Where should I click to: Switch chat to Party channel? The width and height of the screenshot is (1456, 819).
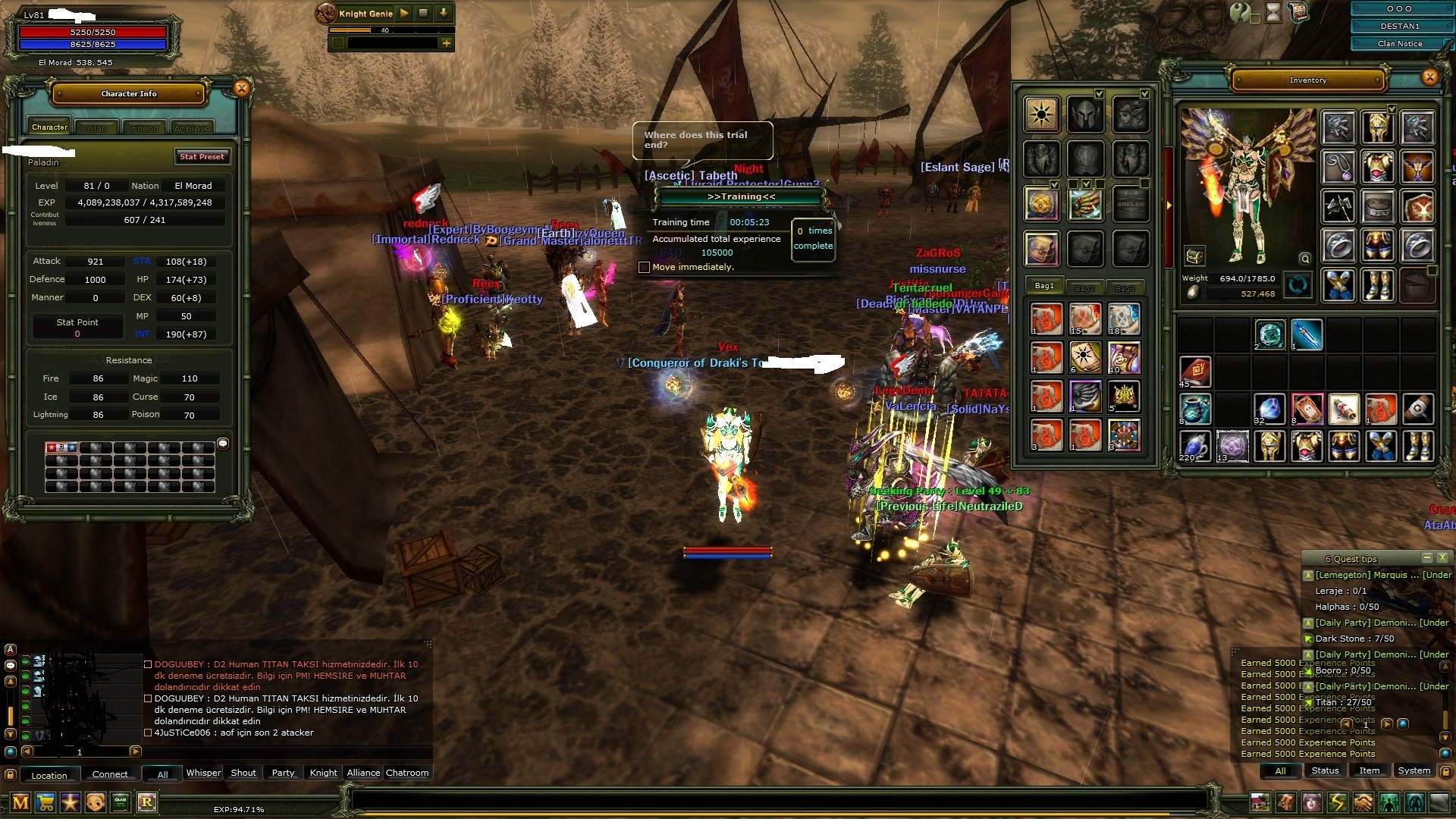pos(283,773)
